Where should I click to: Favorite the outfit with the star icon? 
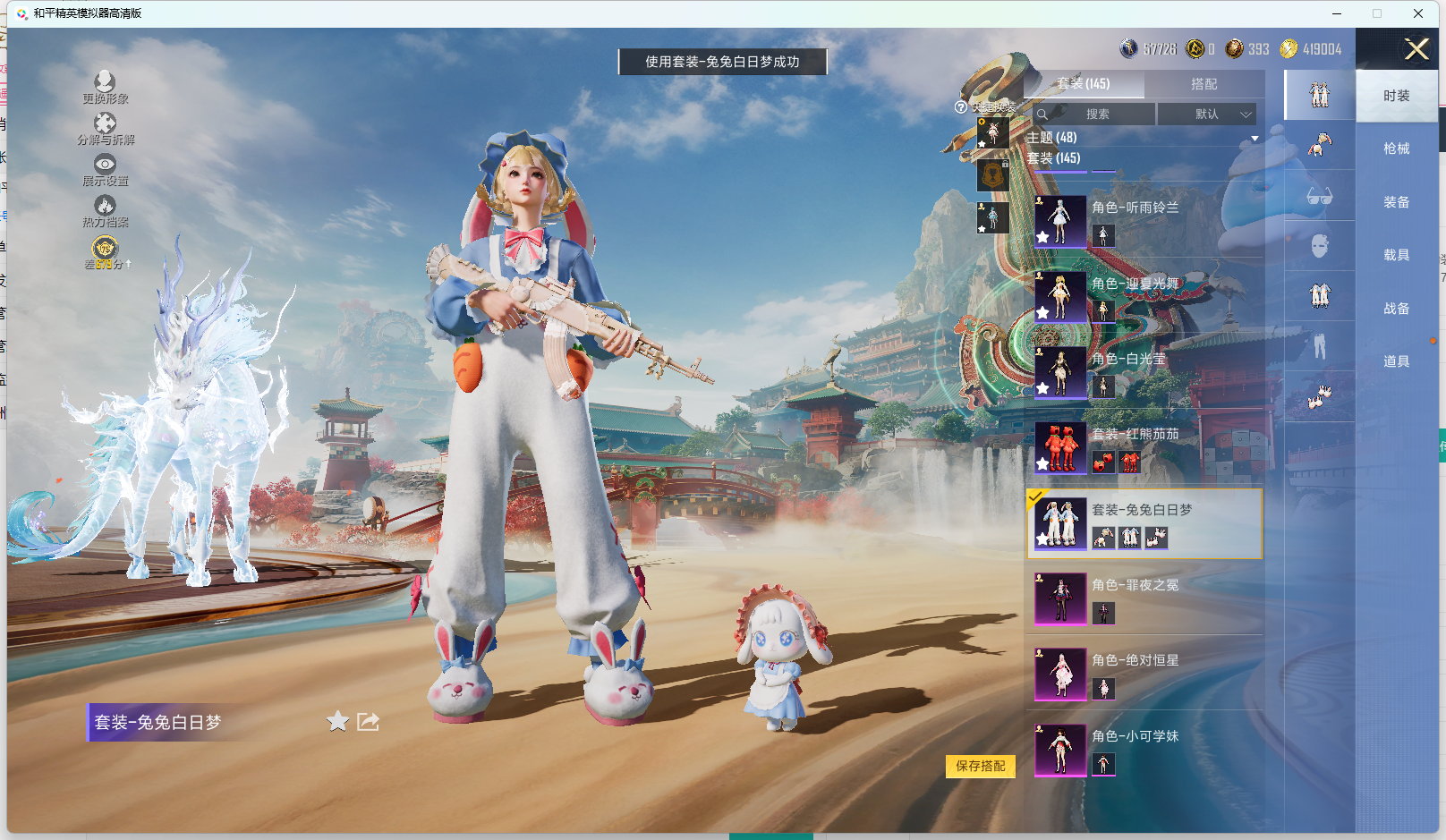[x=337, y=721]
